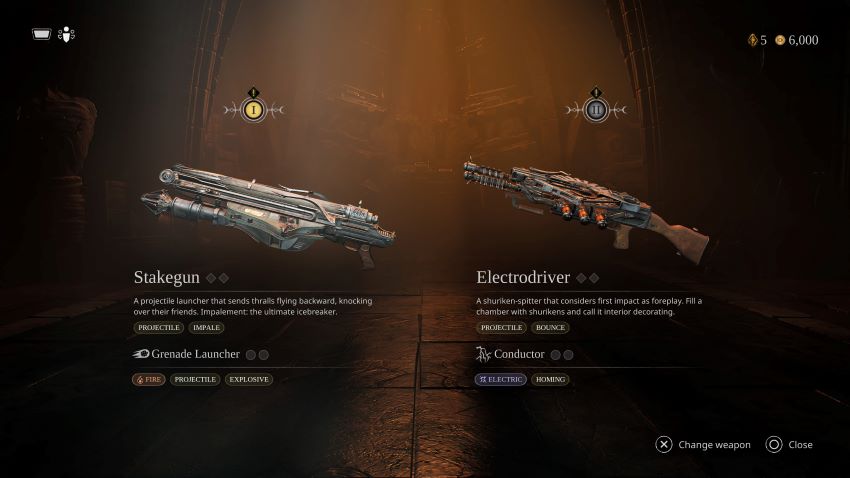This screenshot has width=850, height=478.
Task: Open the Stakegun weapon title
Action: [x=167, y=277]
